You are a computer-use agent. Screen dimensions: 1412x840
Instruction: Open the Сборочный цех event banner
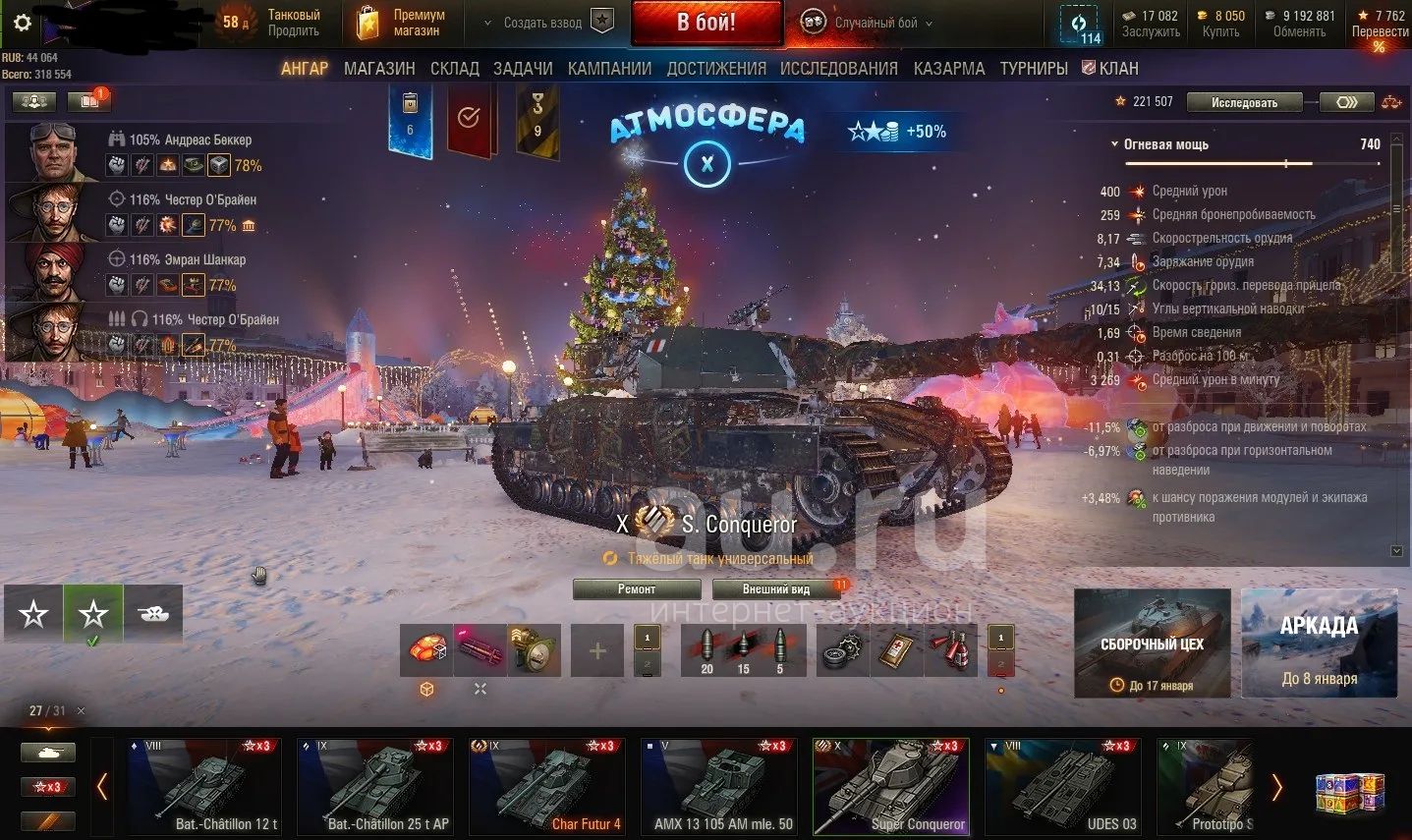[1152, 643]
